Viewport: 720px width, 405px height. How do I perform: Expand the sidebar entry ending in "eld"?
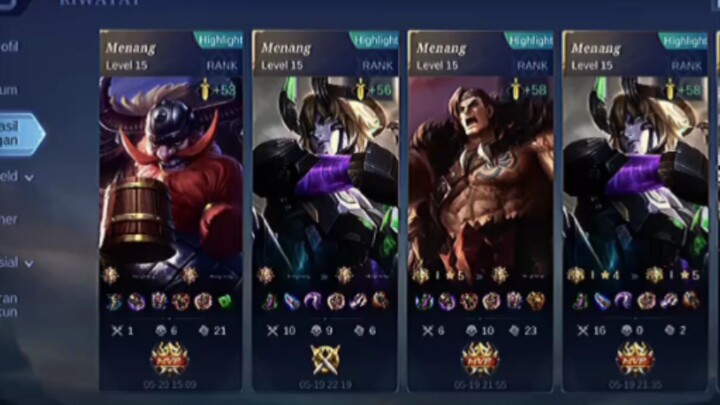tap(17, 177)
